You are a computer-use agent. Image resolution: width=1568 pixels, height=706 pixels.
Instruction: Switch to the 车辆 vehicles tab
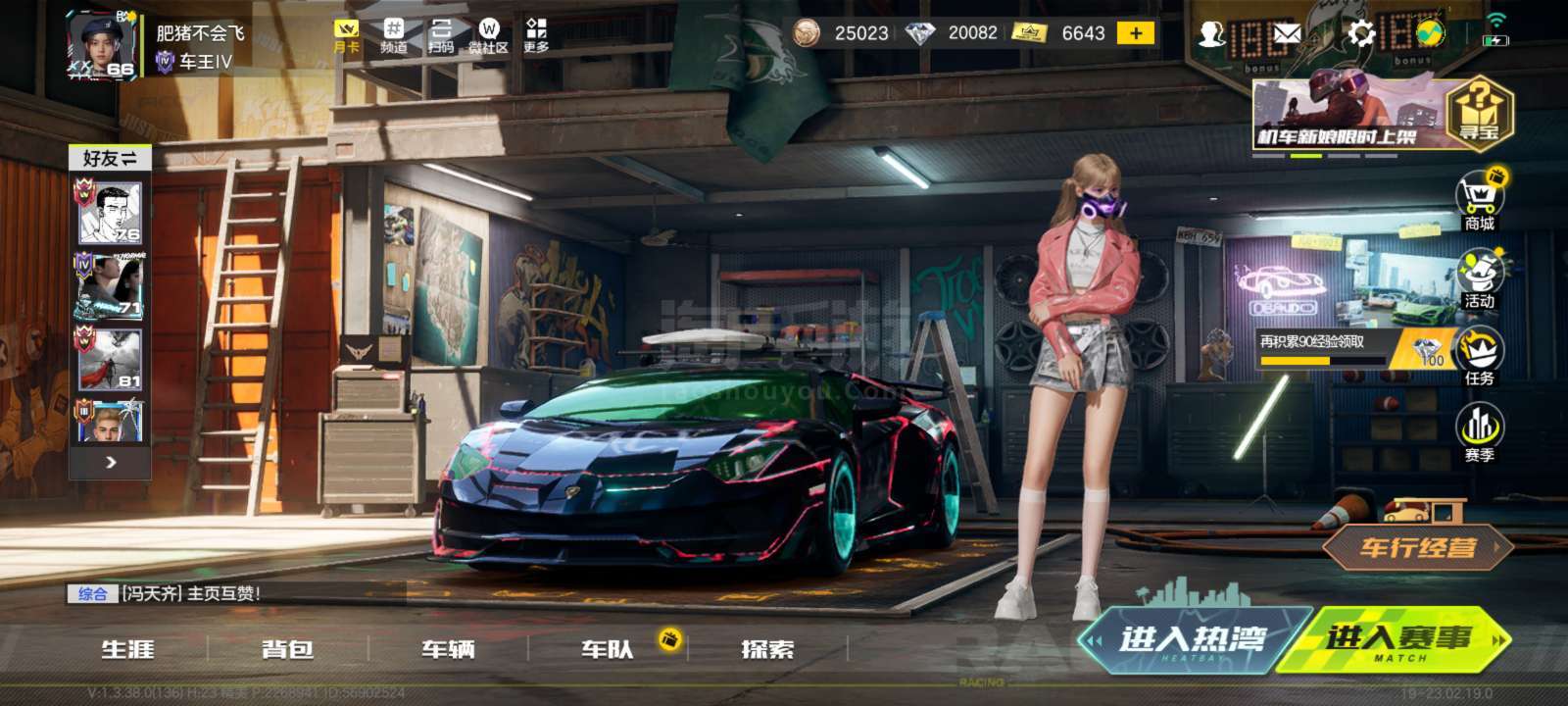click(x=448, y=649)
